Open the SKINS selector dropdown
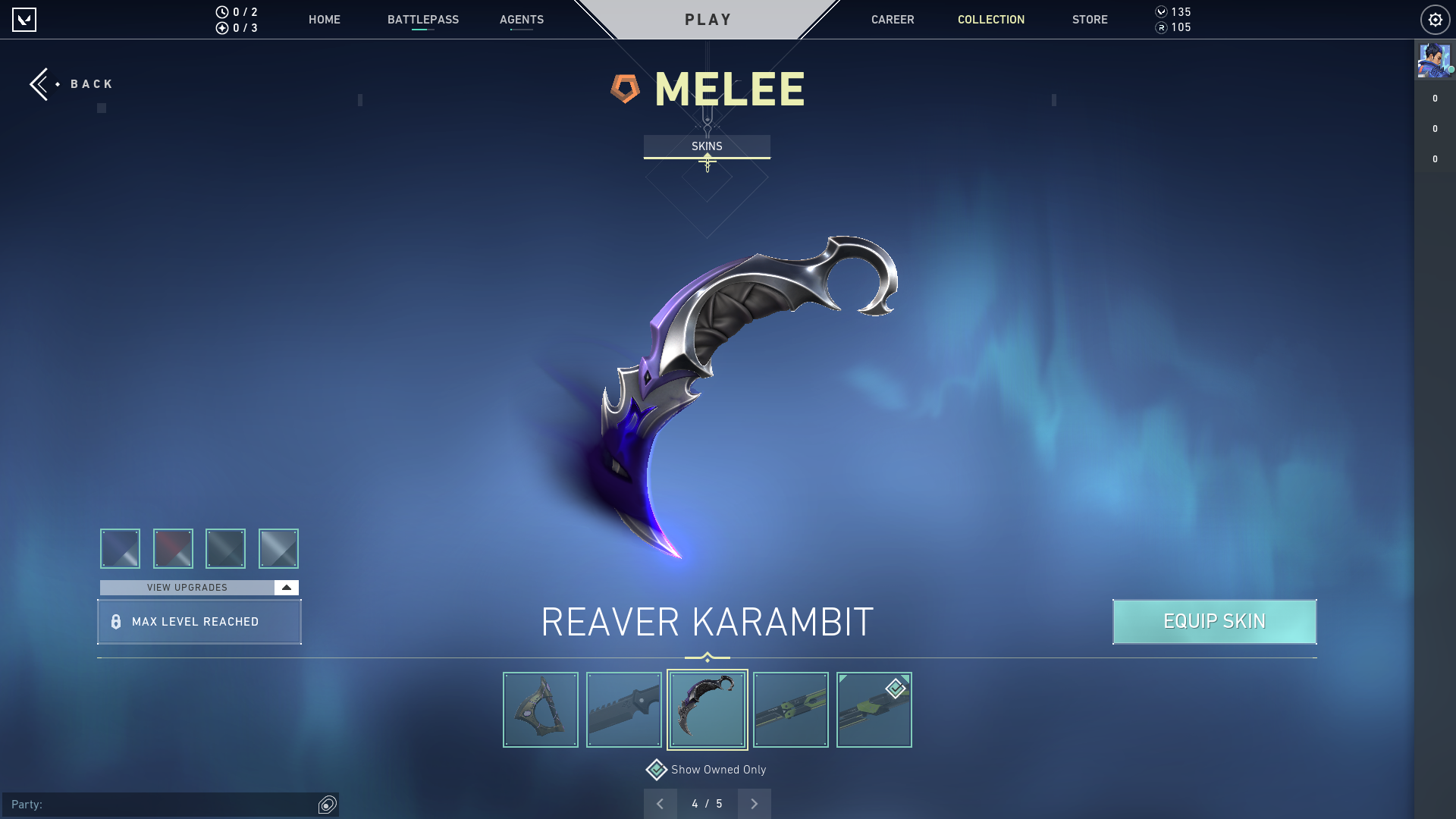The image size is (1456, 819). point(708,146)
